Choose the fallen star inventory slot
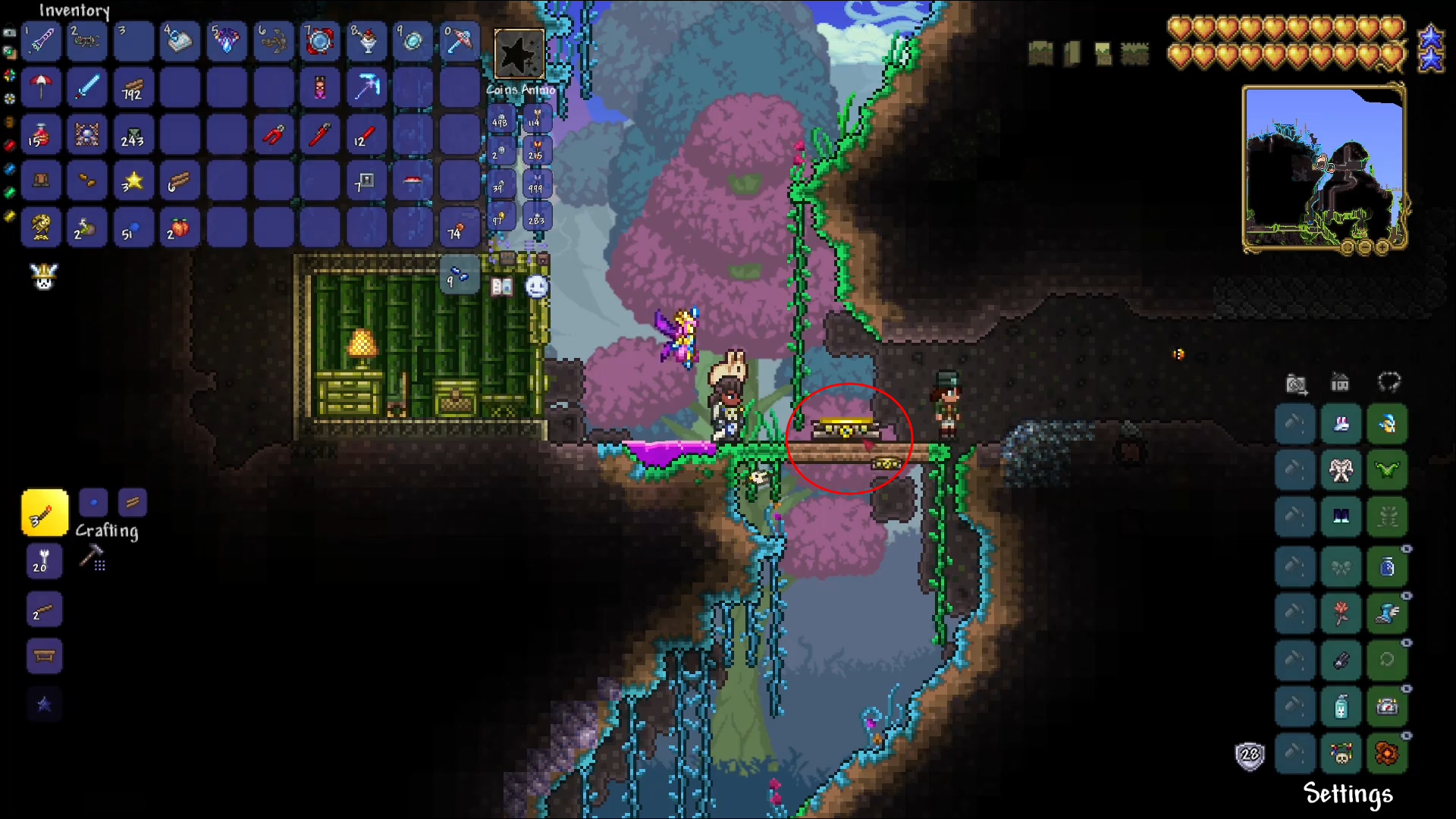 (133, 181)
